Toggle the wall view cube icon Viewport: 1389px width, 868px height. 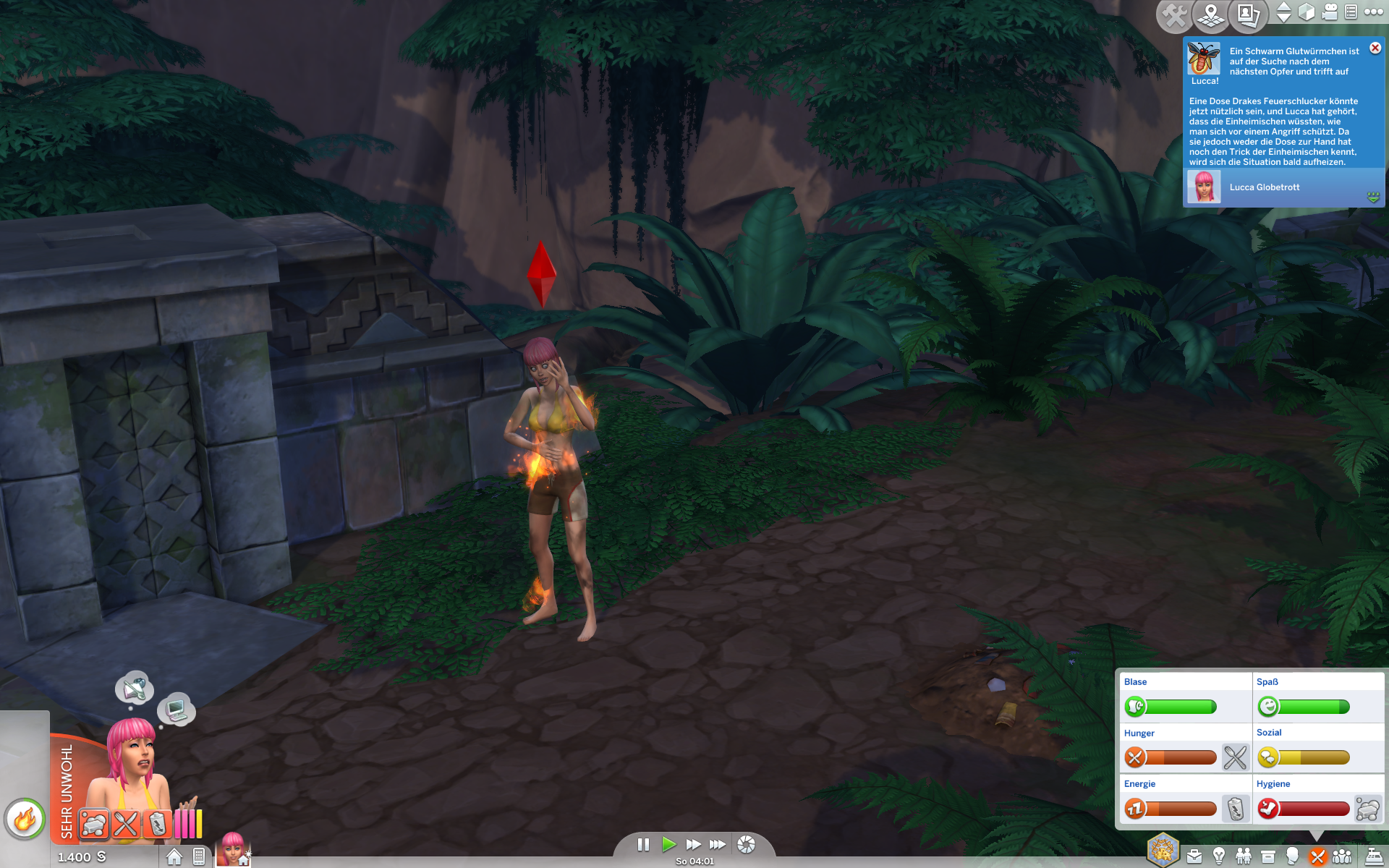click(1306, 12)
